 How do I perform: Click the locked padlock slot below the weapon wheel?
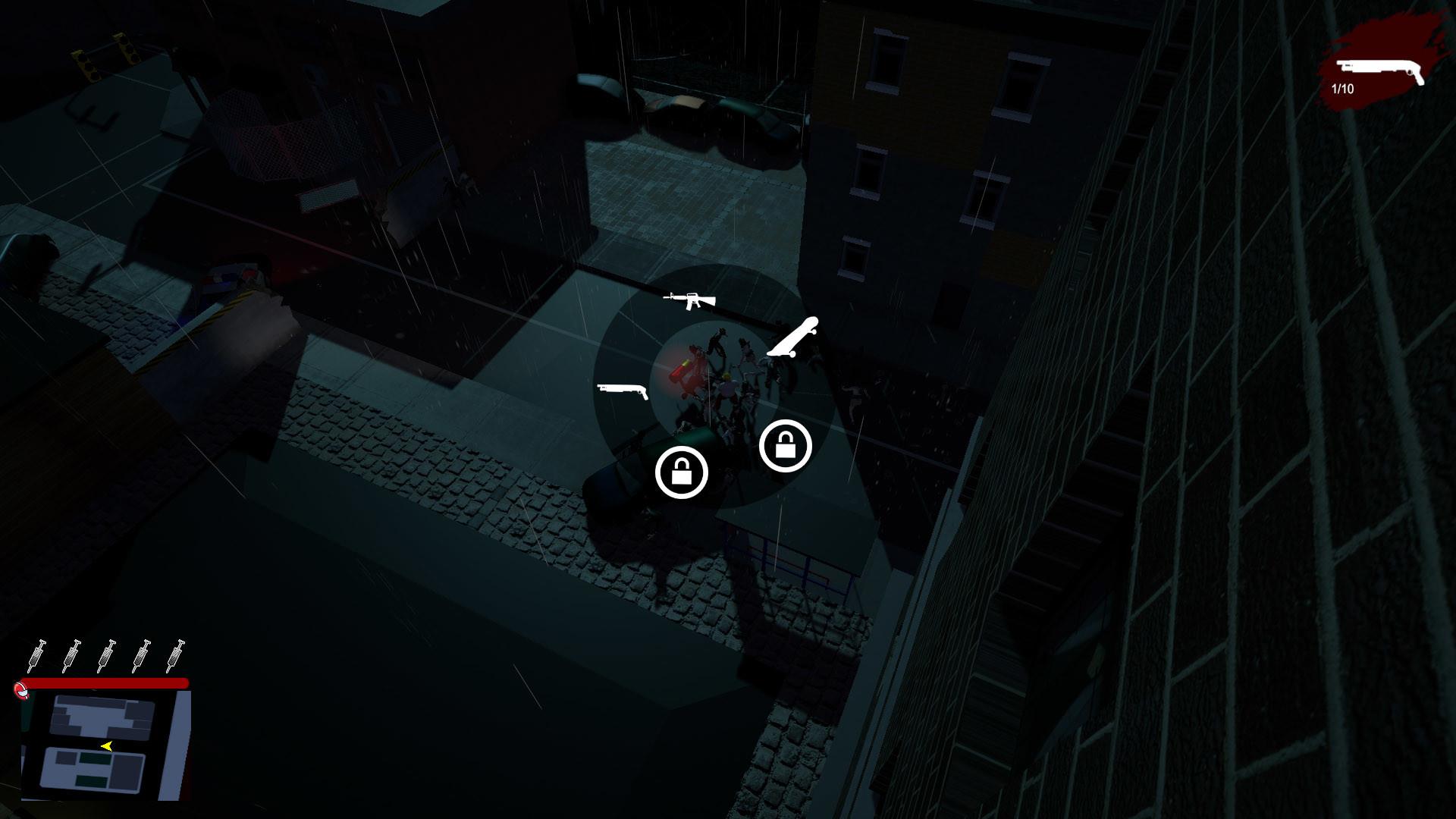pyautogui.click(x=682, y=471)
